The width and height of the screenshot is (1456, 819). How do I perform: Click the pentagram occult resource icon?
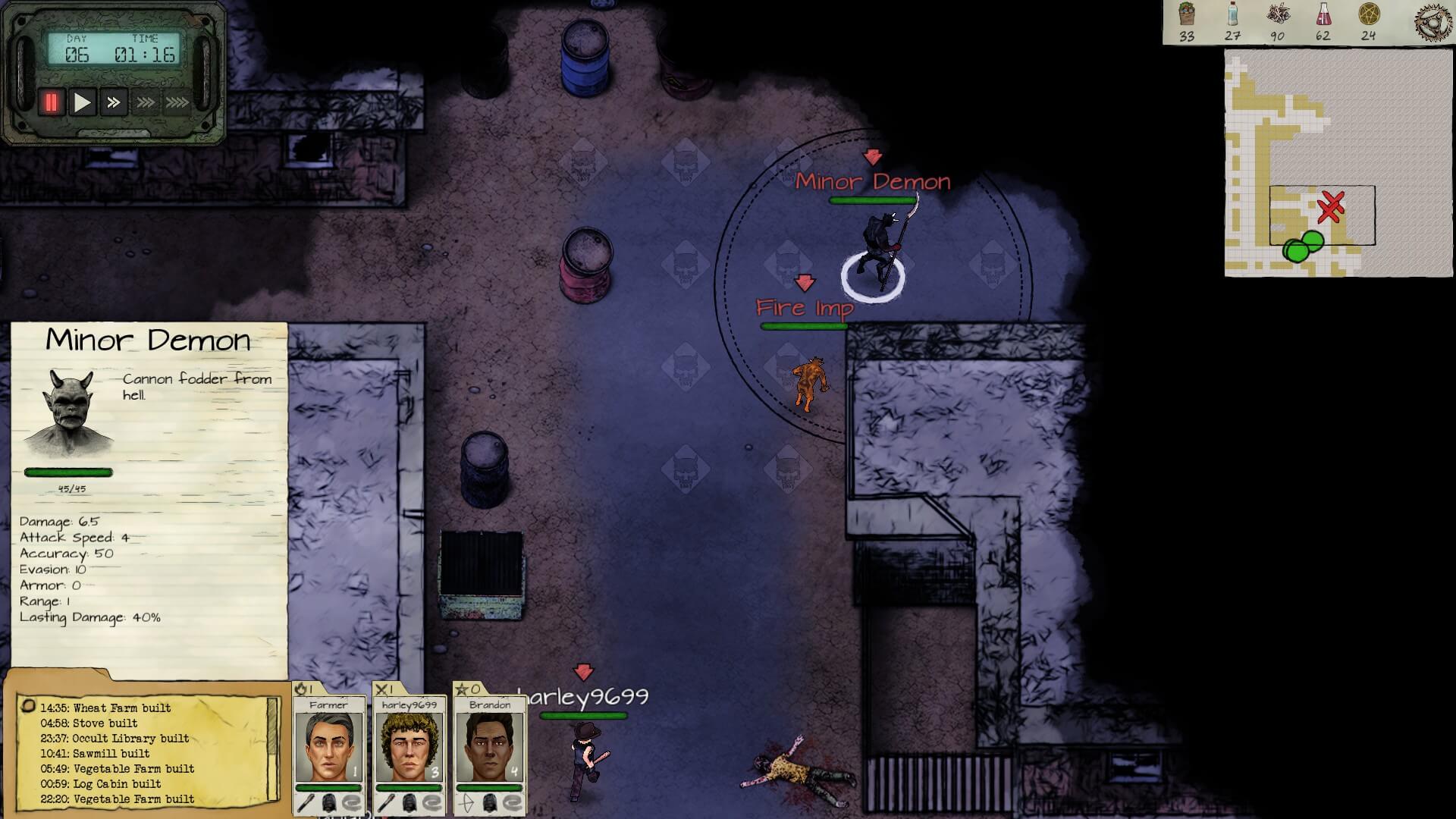point(1368,14)
